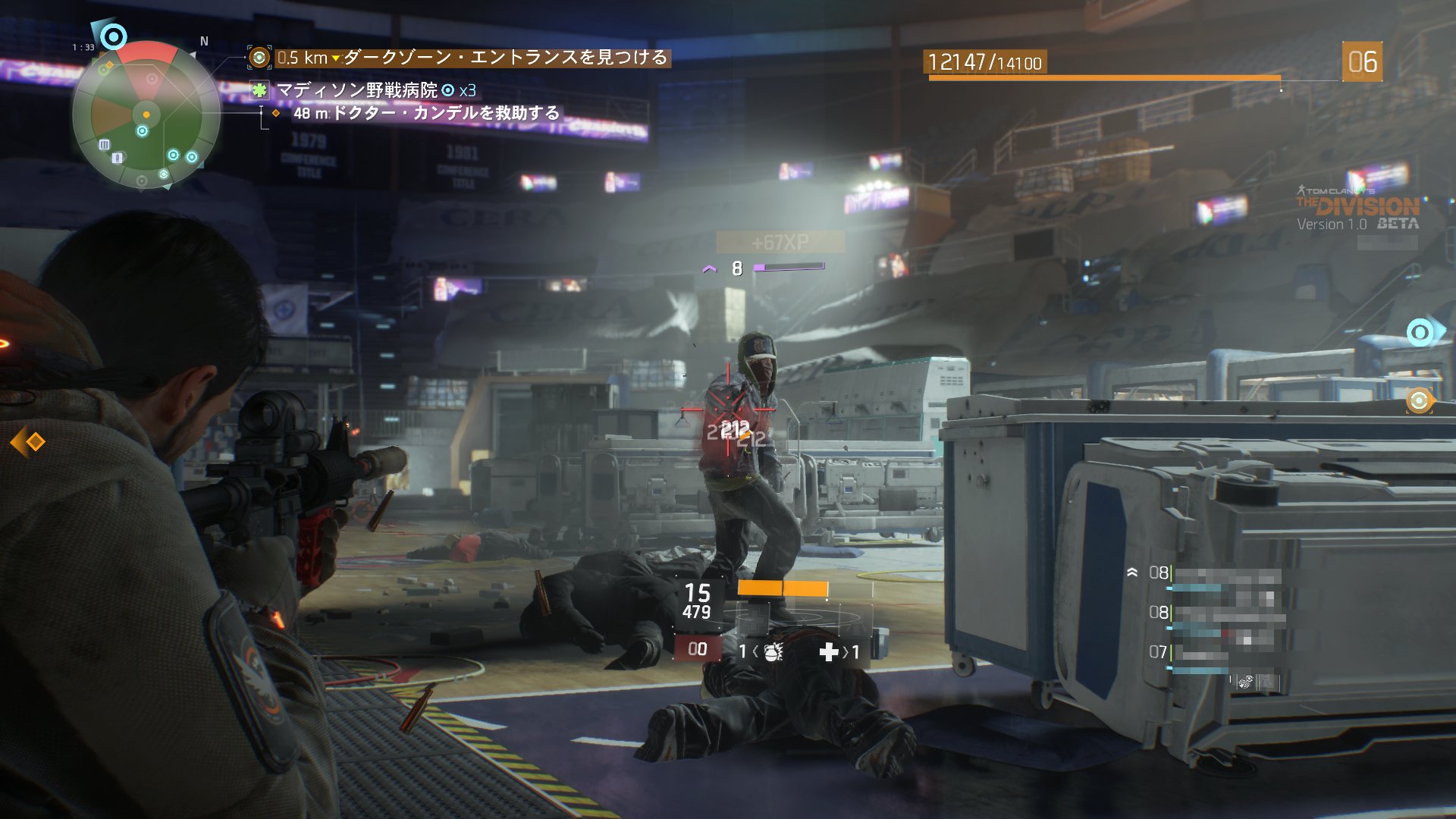Use the medkit cross icon
Screen dimensions: 1456x819
(x=829, y=651)
